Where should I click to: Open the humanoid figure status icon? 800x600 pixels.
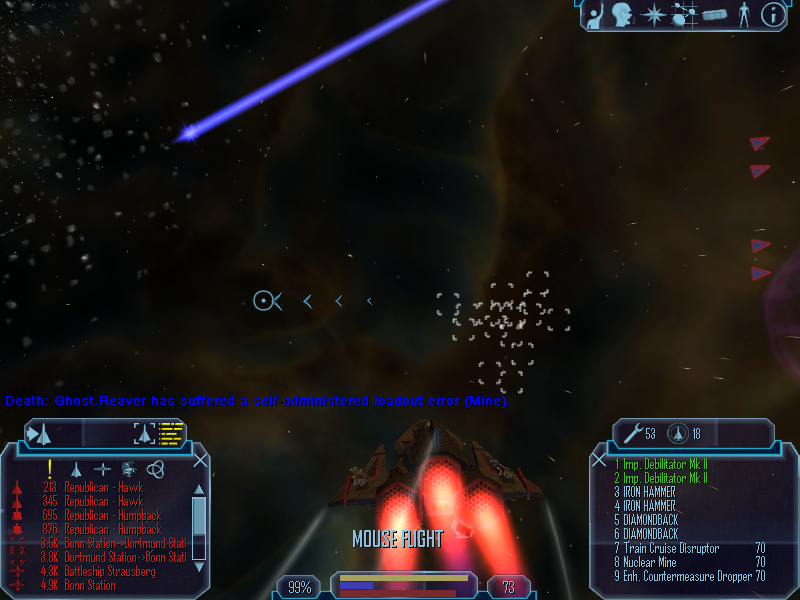pyautogui.click(x=743, y=14)
